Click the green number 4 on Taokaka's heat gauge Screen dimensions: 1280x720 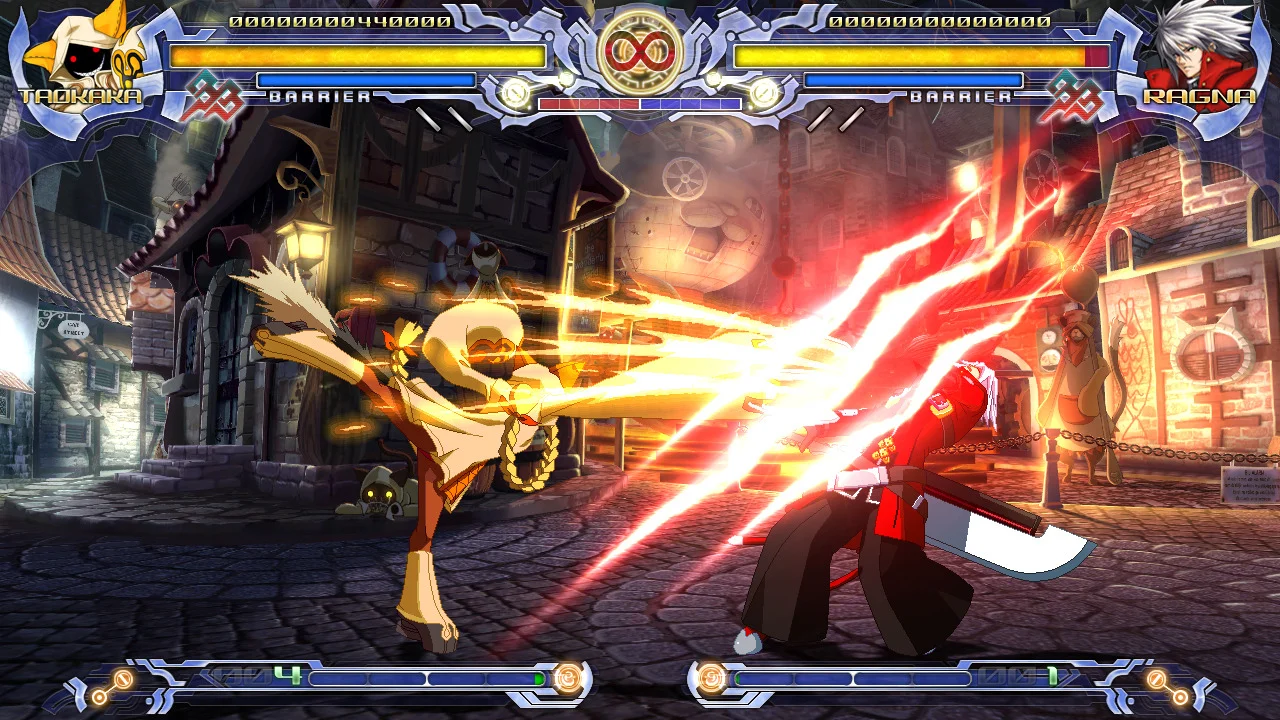click(285, 675)
